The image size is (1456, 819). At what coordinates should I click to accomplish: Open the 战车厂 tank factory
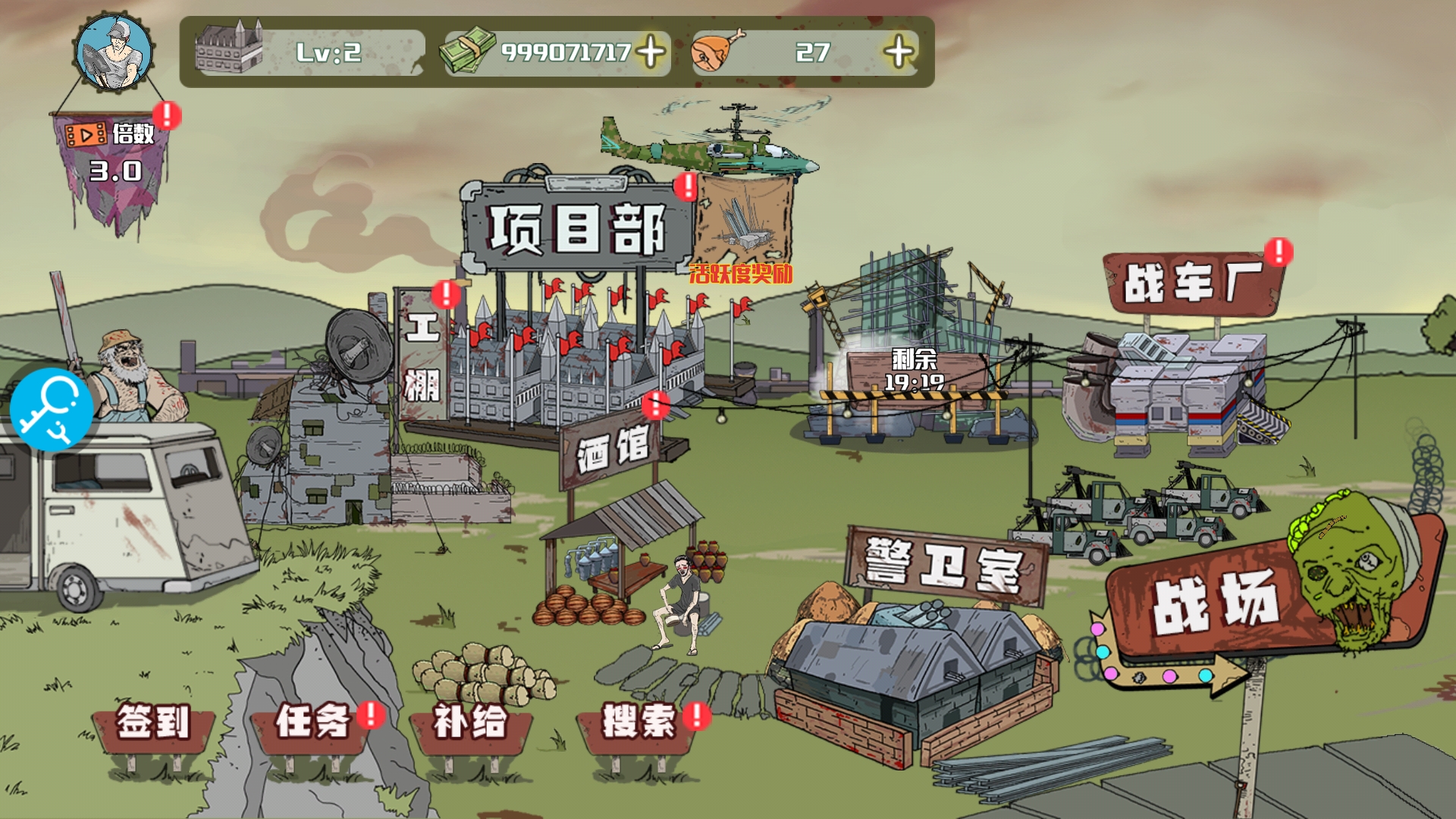pos(1193,283)
